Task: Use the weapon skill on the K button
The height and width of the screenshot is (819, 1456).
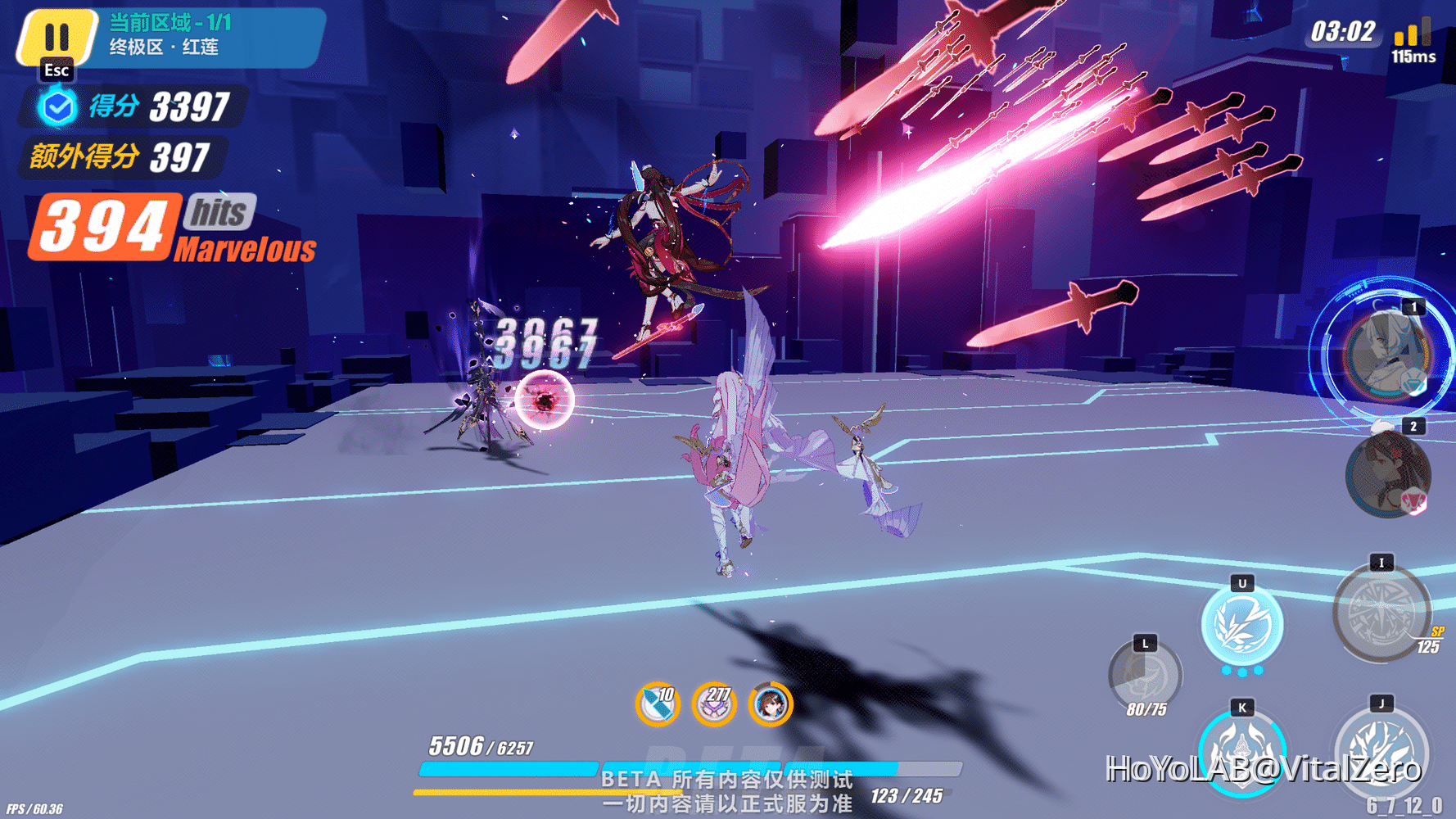Action: coord(1241,755)
